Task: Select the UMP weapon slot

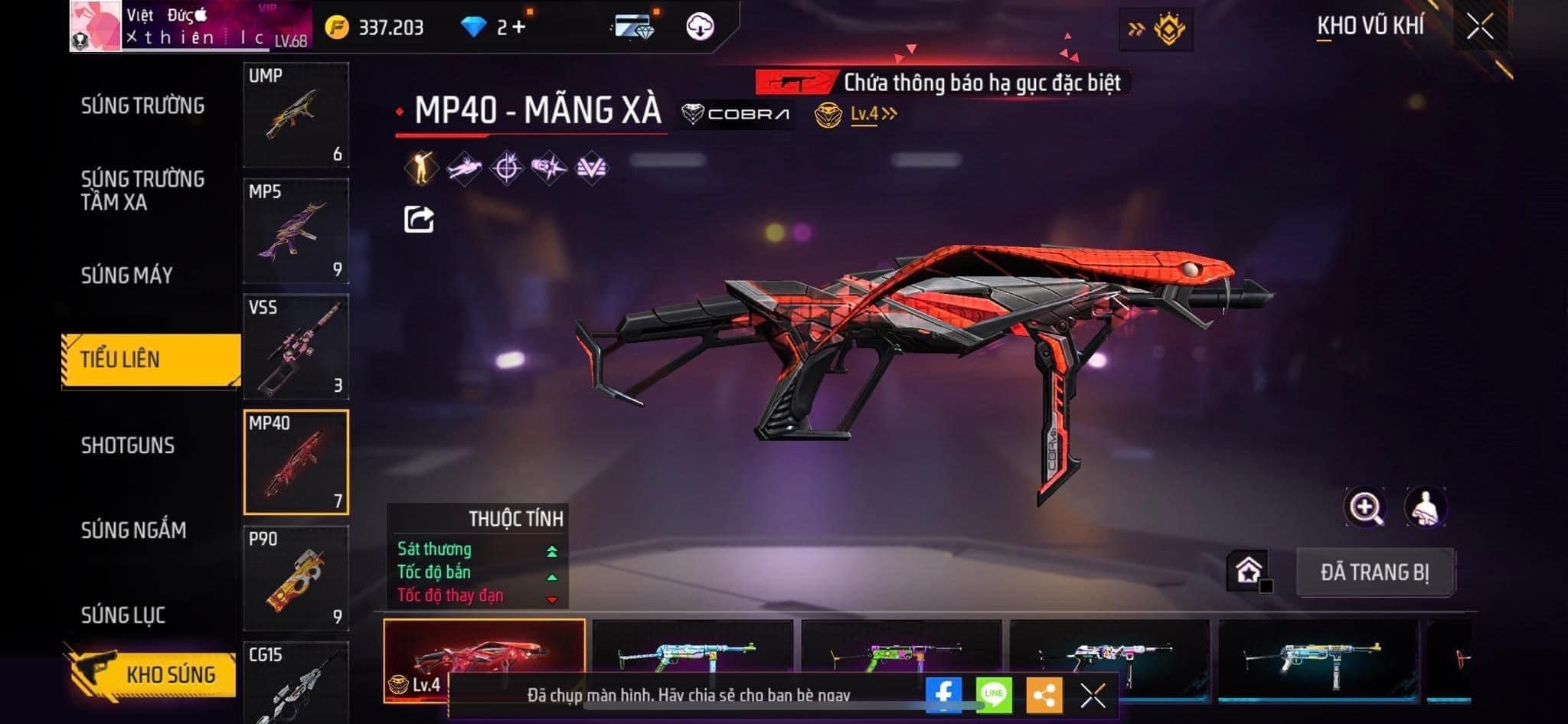Action: click(x=296, y=115)
